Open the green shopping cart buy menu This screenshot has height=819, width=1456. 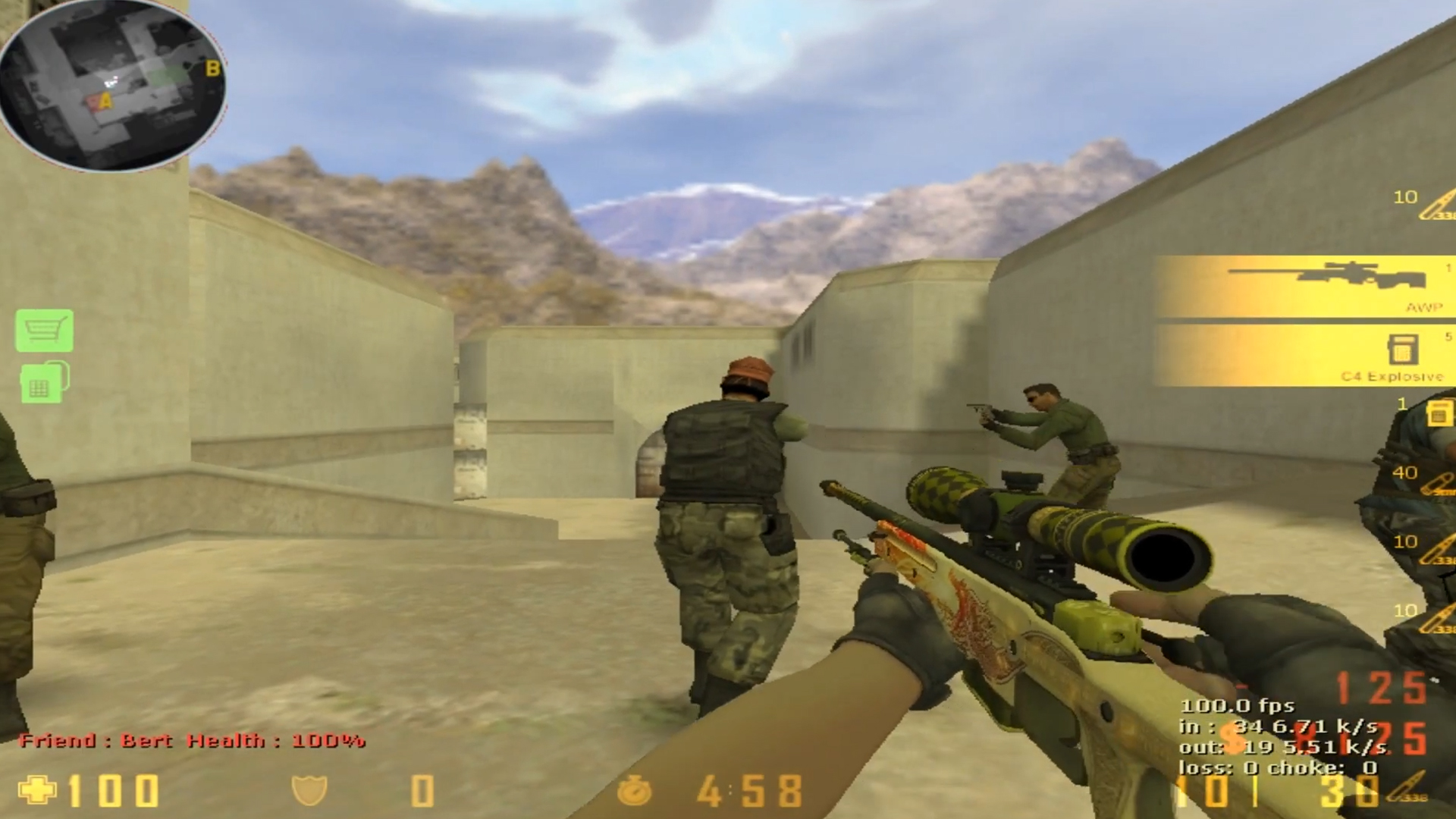(x=45, y=330)
